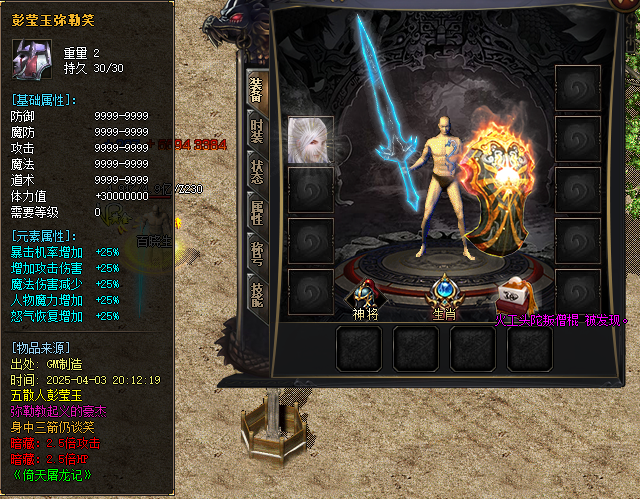This screenshot has height=499, width=640.
Task: Click the mahjong tile box icon
Action: pyautogui.click(x=518, y=296)
